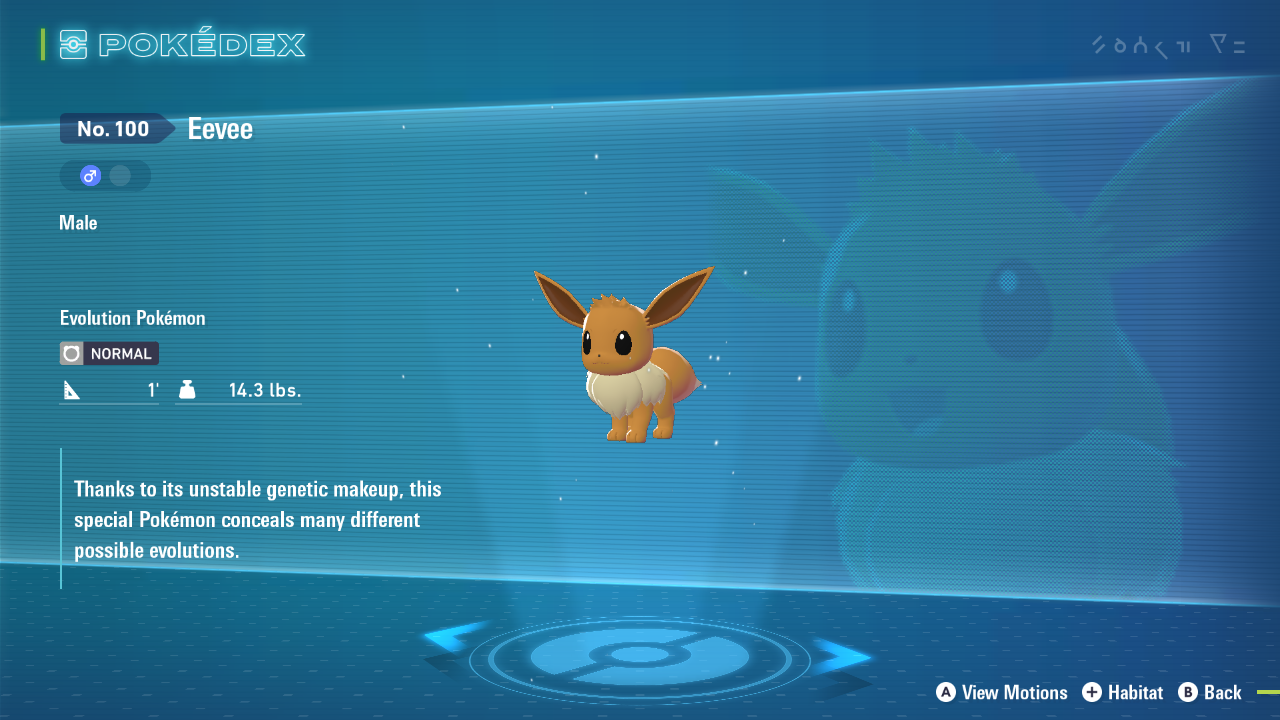Select the male symbol on the gender toggle
1280x720 pixels.
click(90, 175)
